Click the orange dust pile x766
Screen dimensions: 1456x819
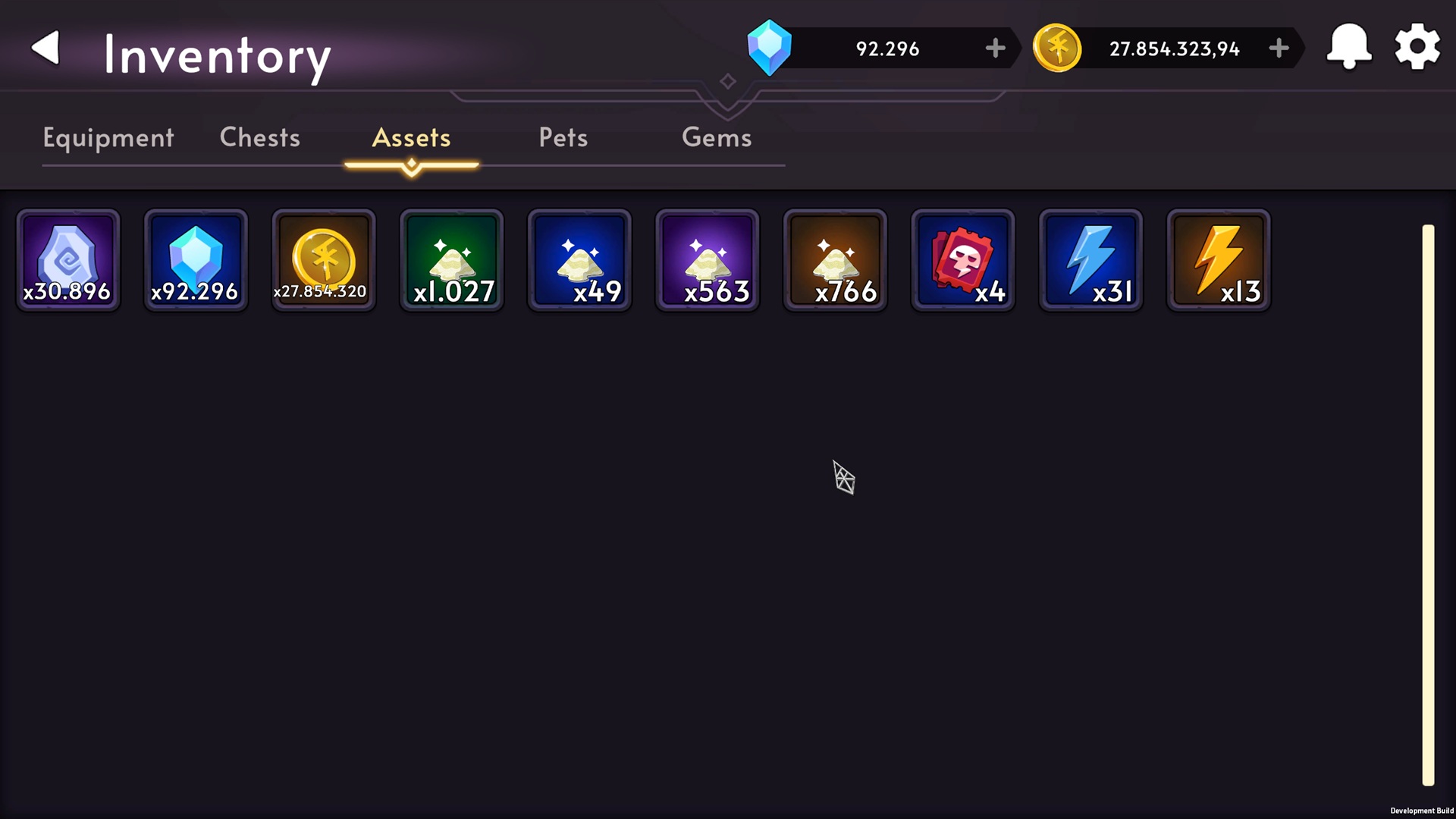834,260
